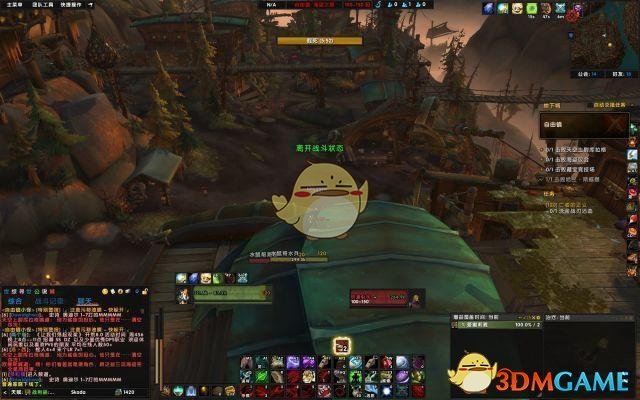
Task: Click the first buff icon at top right
Action: (x=488, y=8)
